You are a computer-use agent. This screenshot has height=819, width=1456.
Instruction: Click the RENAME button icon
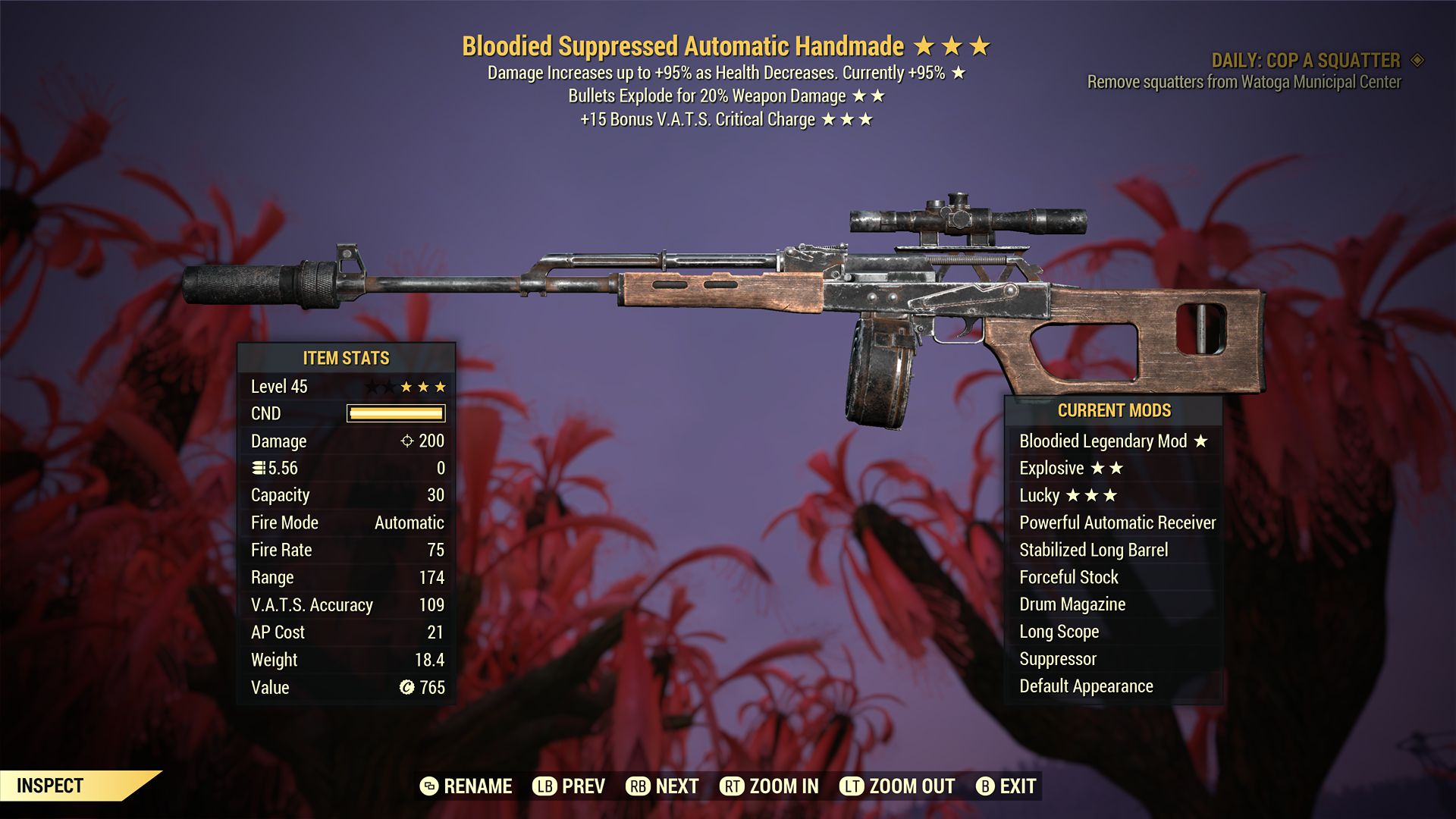tap(429, 786)
